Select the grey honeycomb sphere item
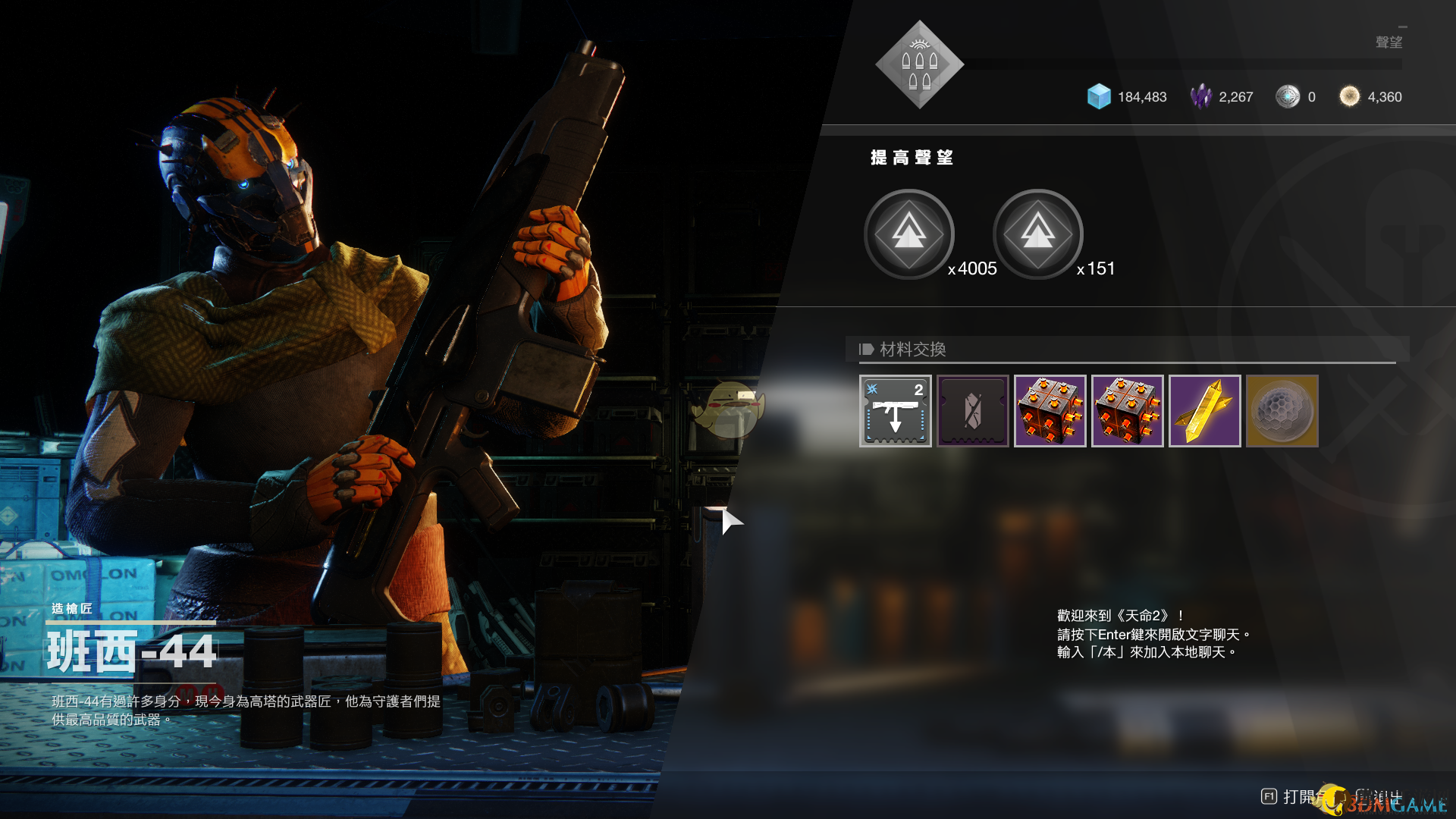1456x819 pixels. tap(1282, 411)
